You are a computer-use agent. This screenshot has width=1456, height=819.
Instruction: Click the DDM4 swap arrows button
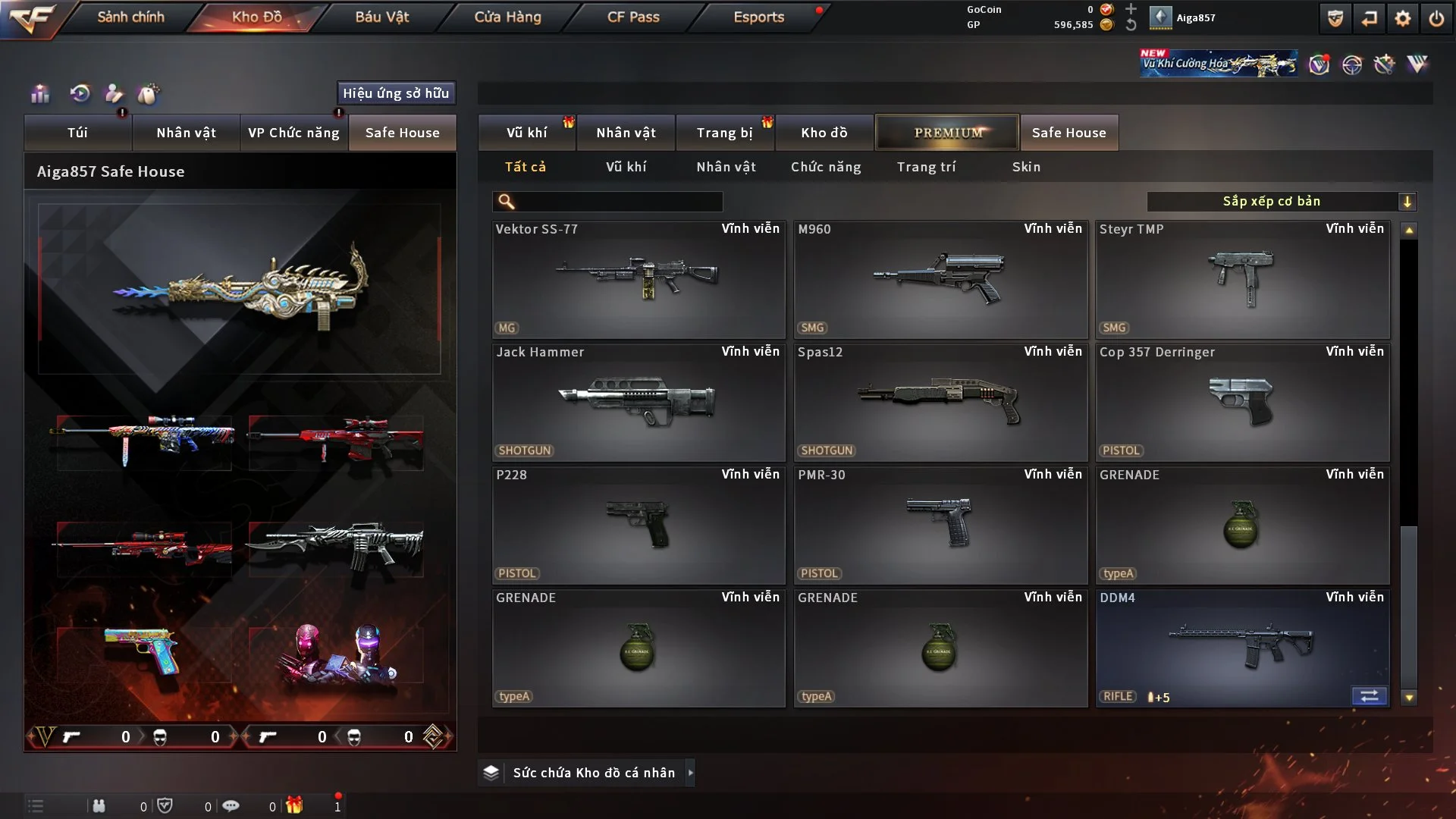1369,696
